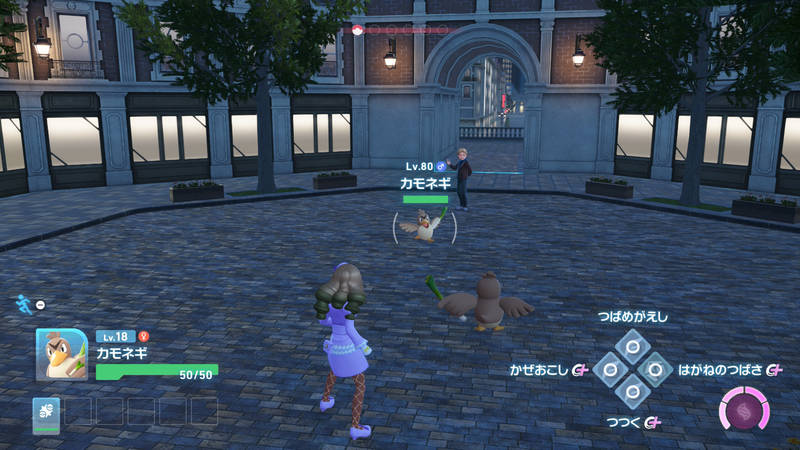Screen dimensions: 800x450
Task: Select the カモネギ party portrait
Action: 62,355
